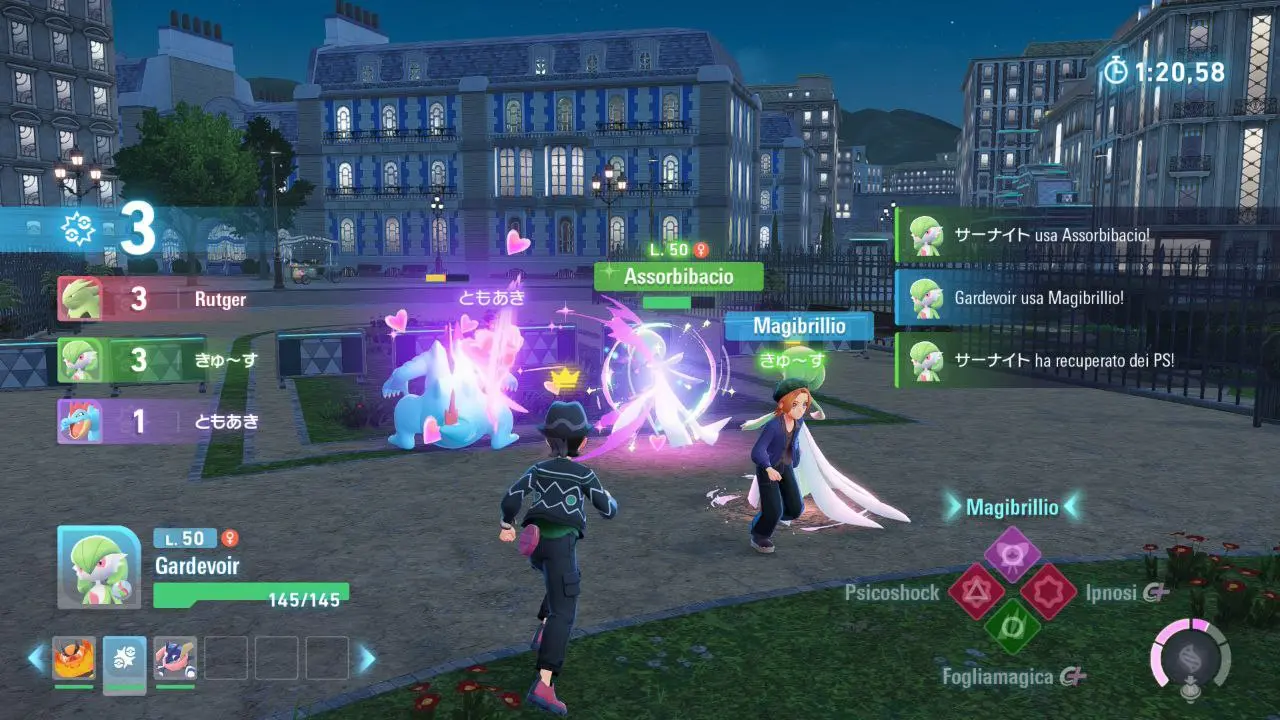The height and width of the screenshot is (720, 1280).
Task: Select the Psicoshock move diamond
Action: [x=976, y=591]
